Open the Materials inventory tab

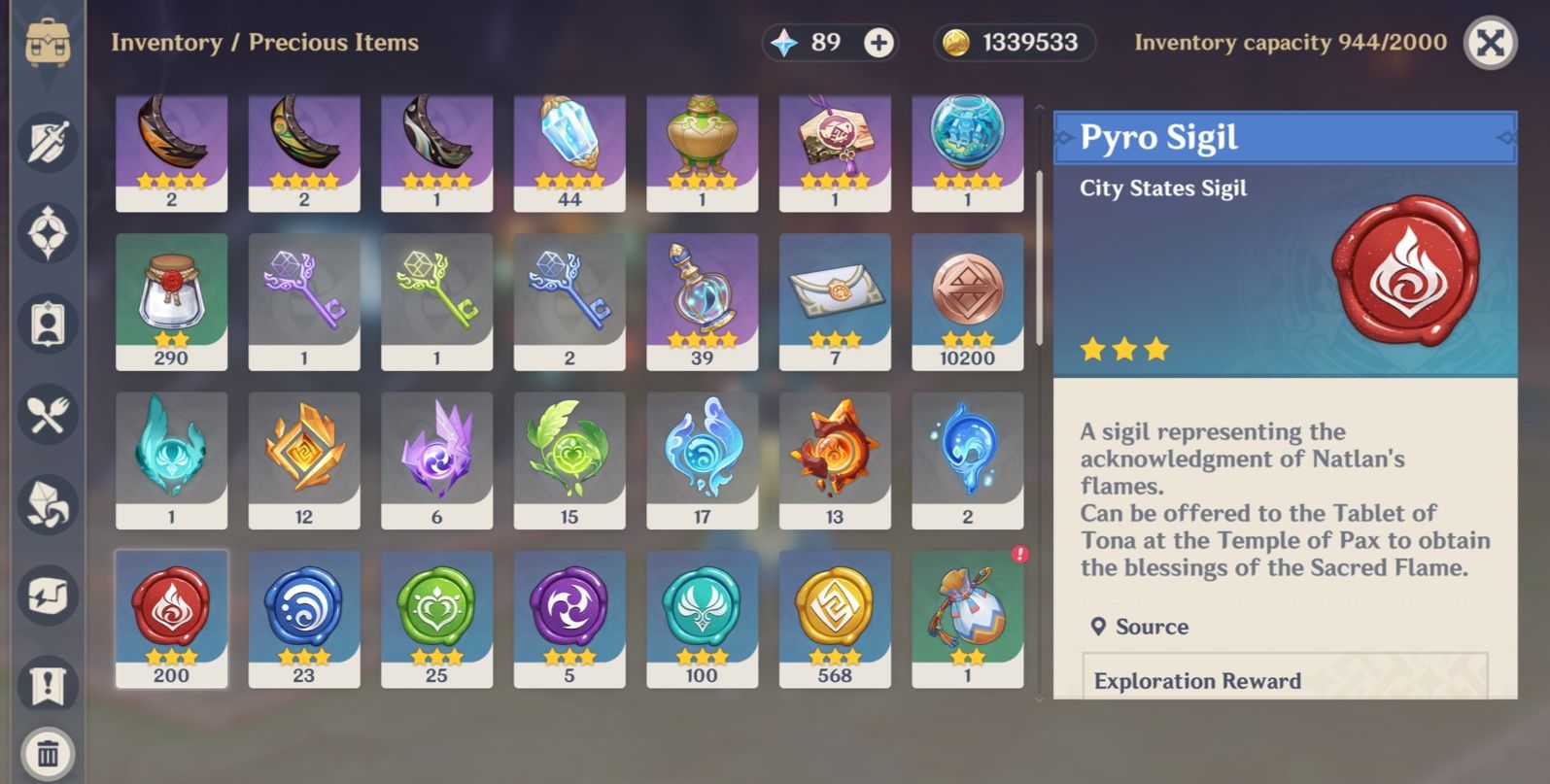tap(46, 504)
